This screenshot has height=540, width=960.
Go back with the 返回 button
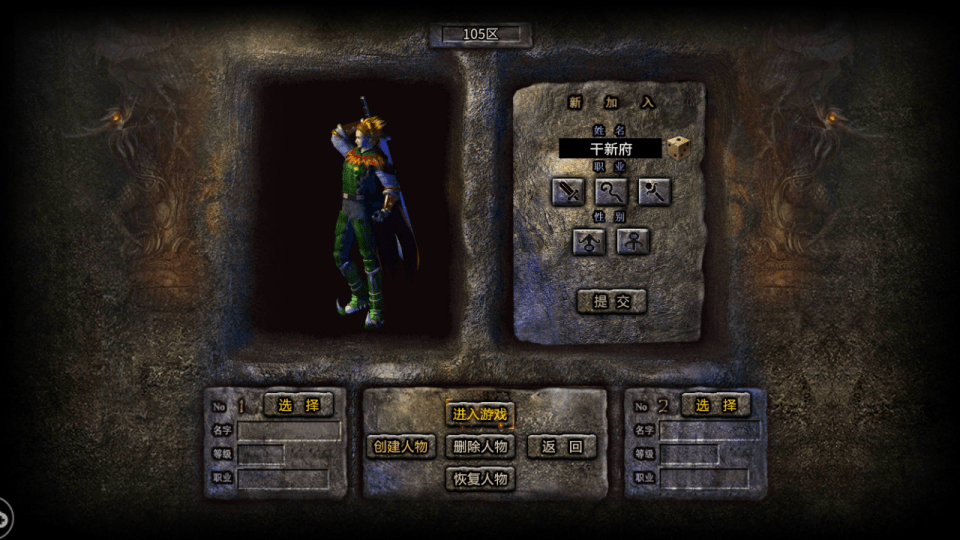pos(561,446)
